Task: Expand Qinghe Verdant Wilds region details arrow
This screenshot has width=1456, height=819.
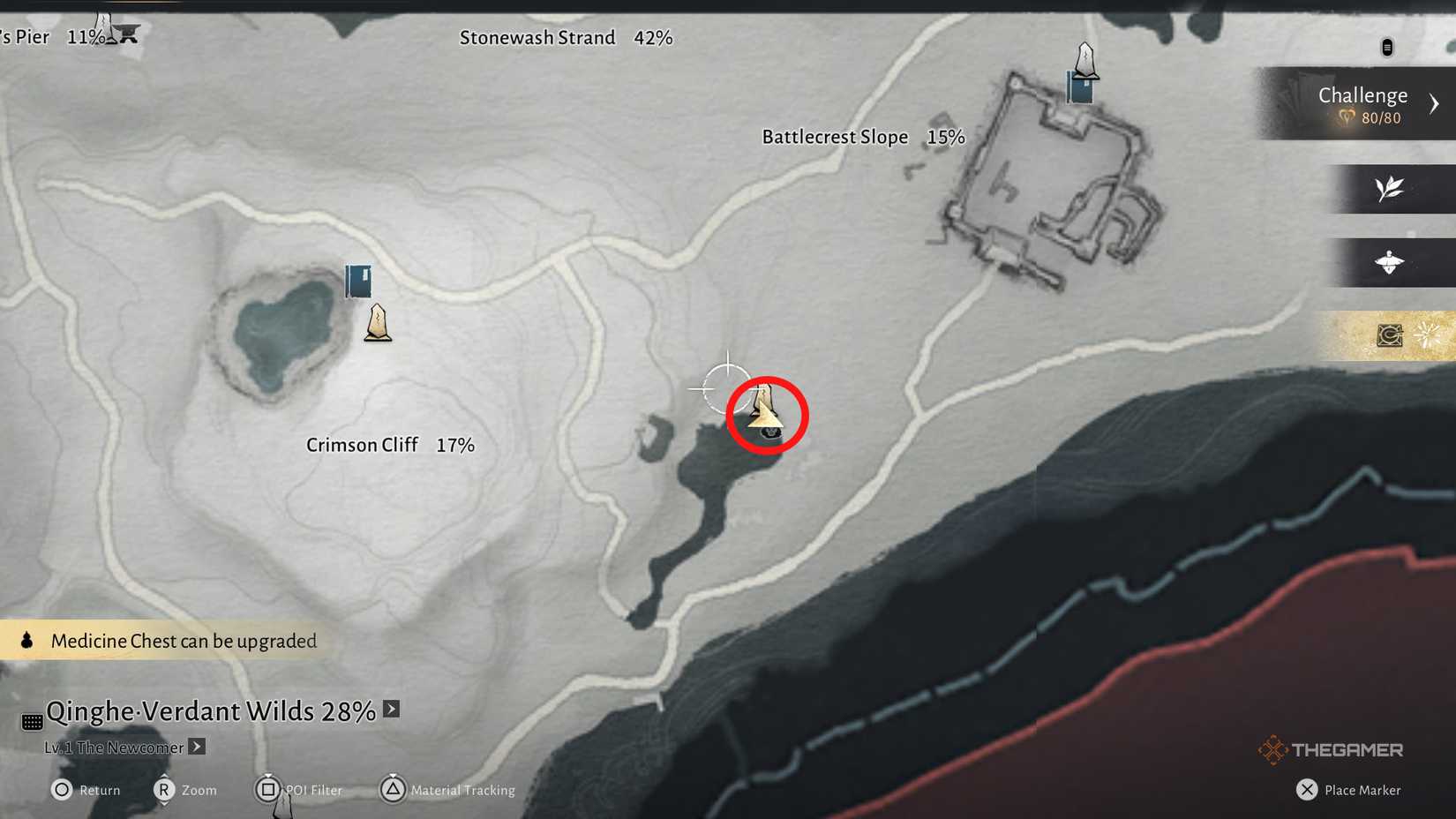Action: point(390,709)
